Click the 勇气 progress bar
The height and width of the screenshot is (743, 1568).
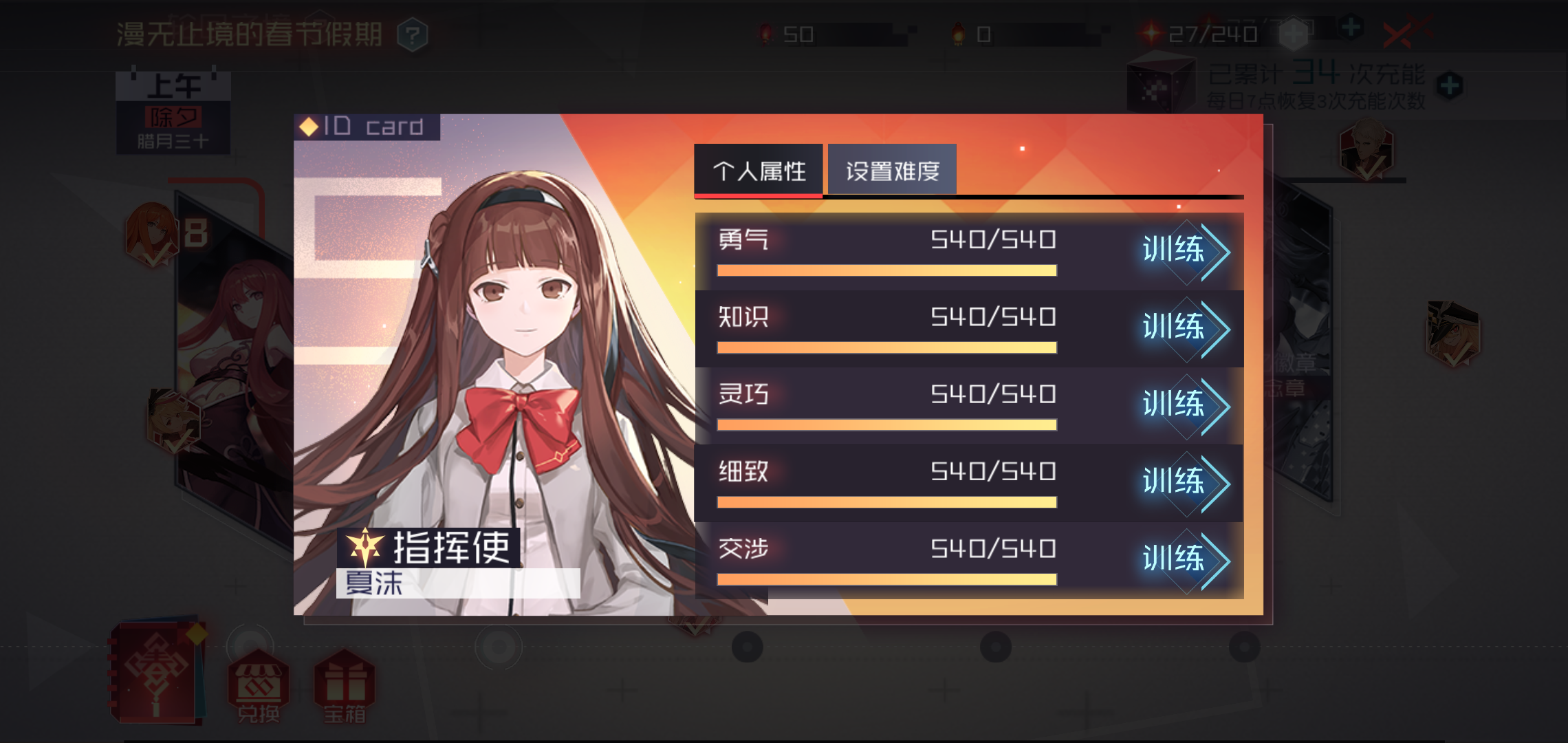[886, 270]
